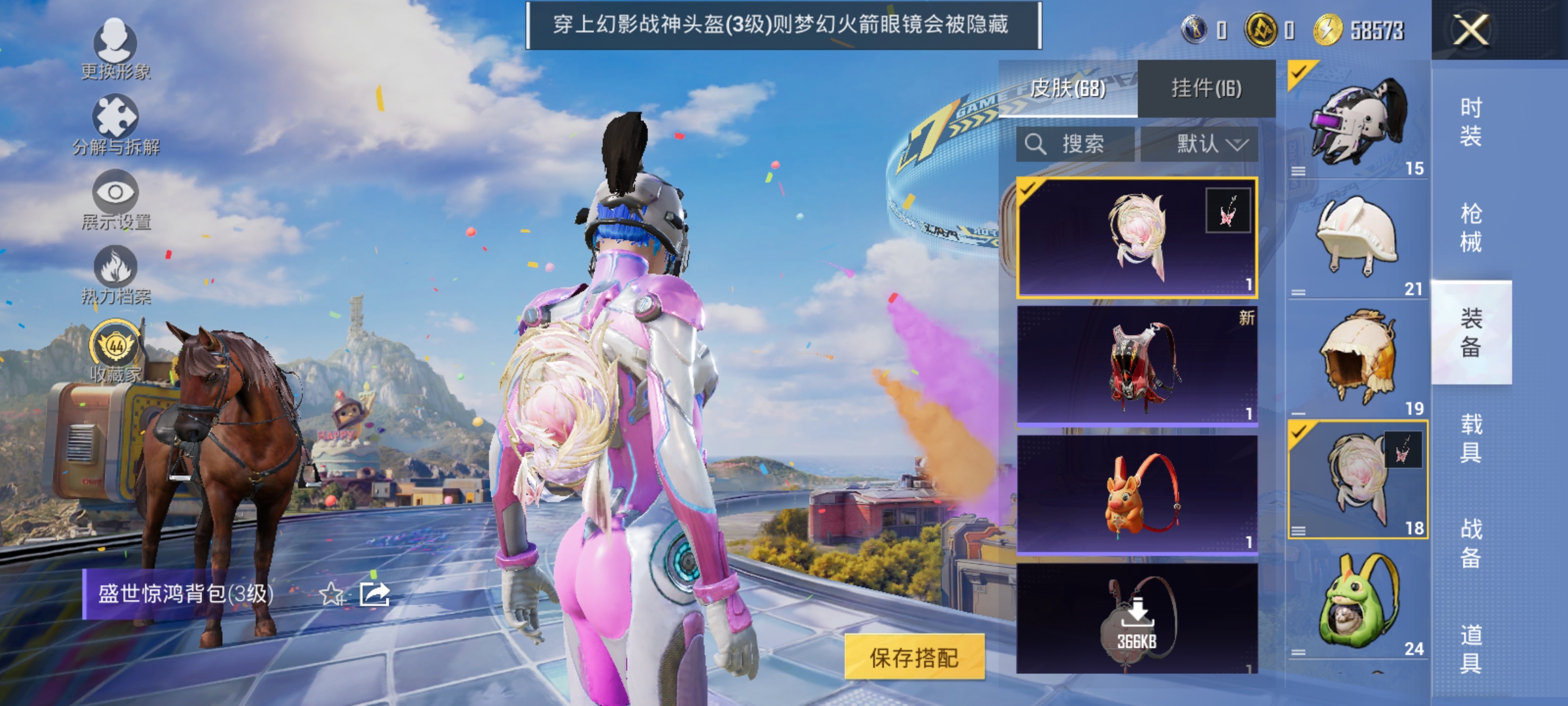Open the 默认 sorting dropdown

[x=1205, y=145]
